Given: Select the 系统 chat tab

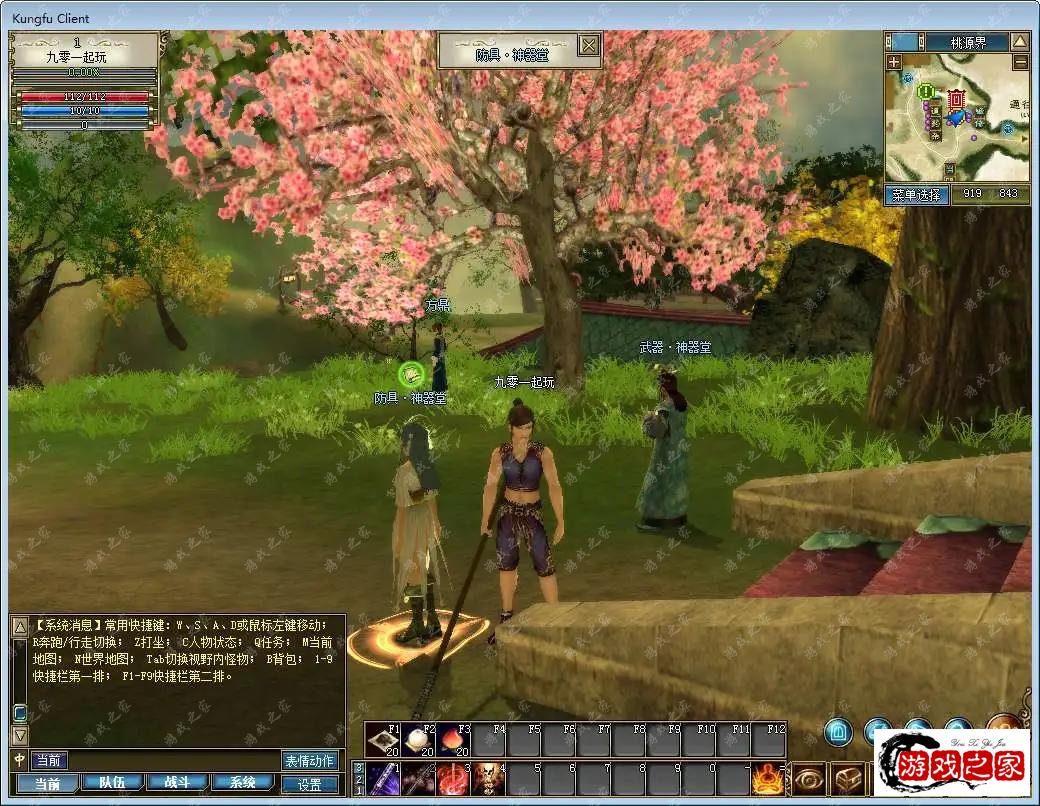Looking at the screenshot, I should click(243, 783).
